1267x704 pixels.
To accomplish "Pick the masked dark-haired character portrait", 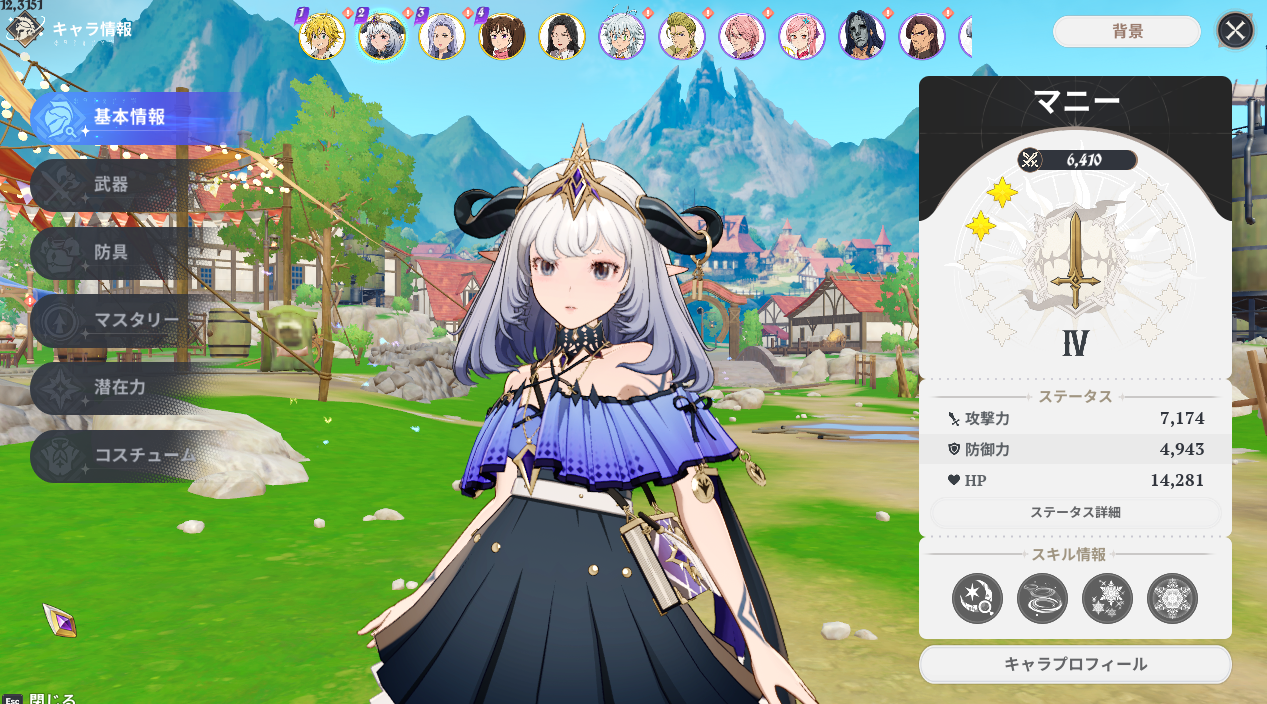I will [x=862, y=37].
